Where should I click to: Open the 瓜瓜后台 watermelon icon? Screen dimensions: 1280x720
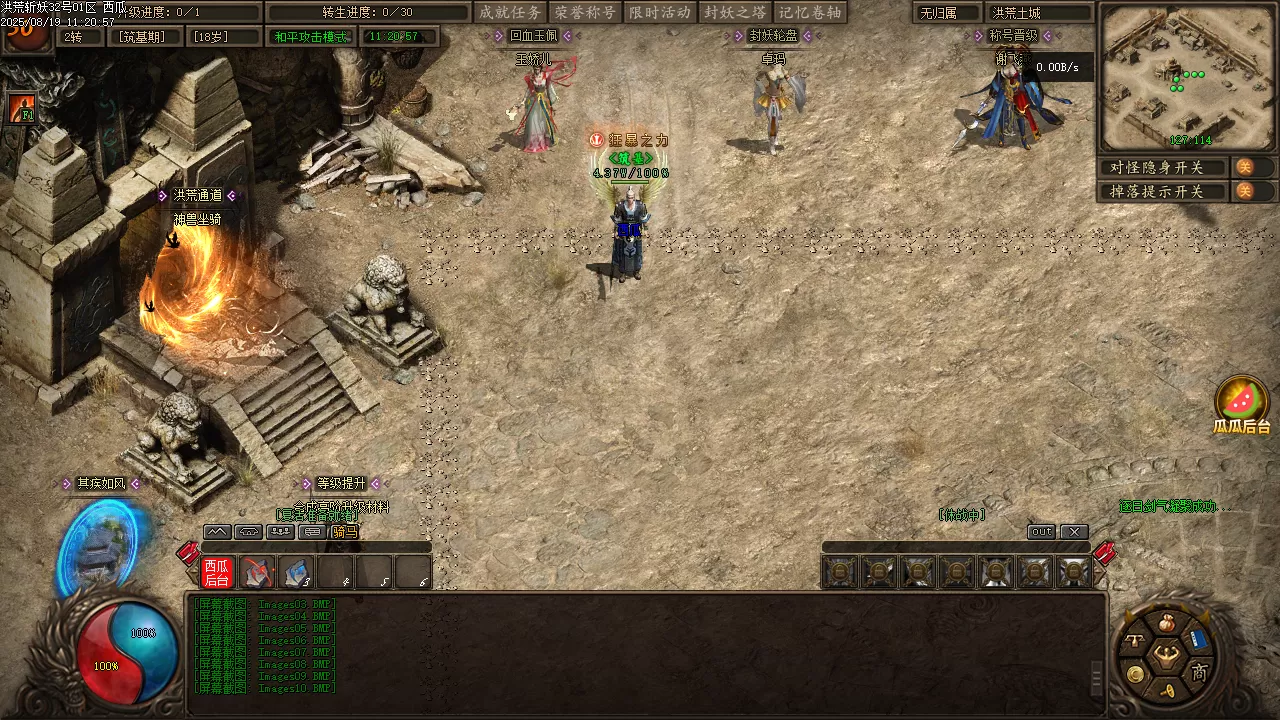tap(1242, 400)
